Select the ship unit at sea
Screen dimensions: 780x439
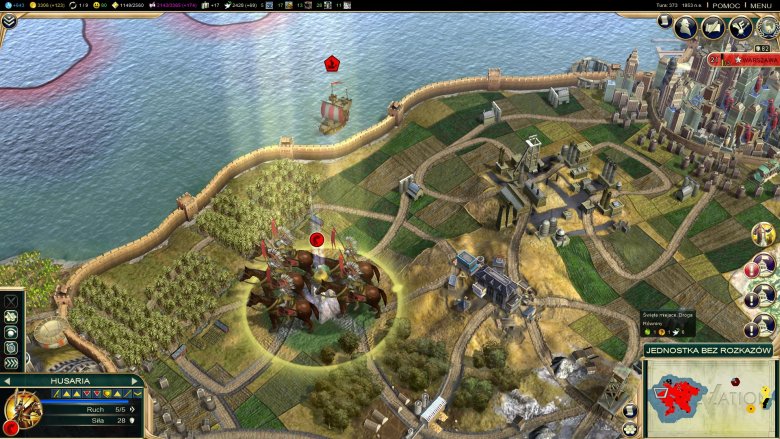pos(334,110)
